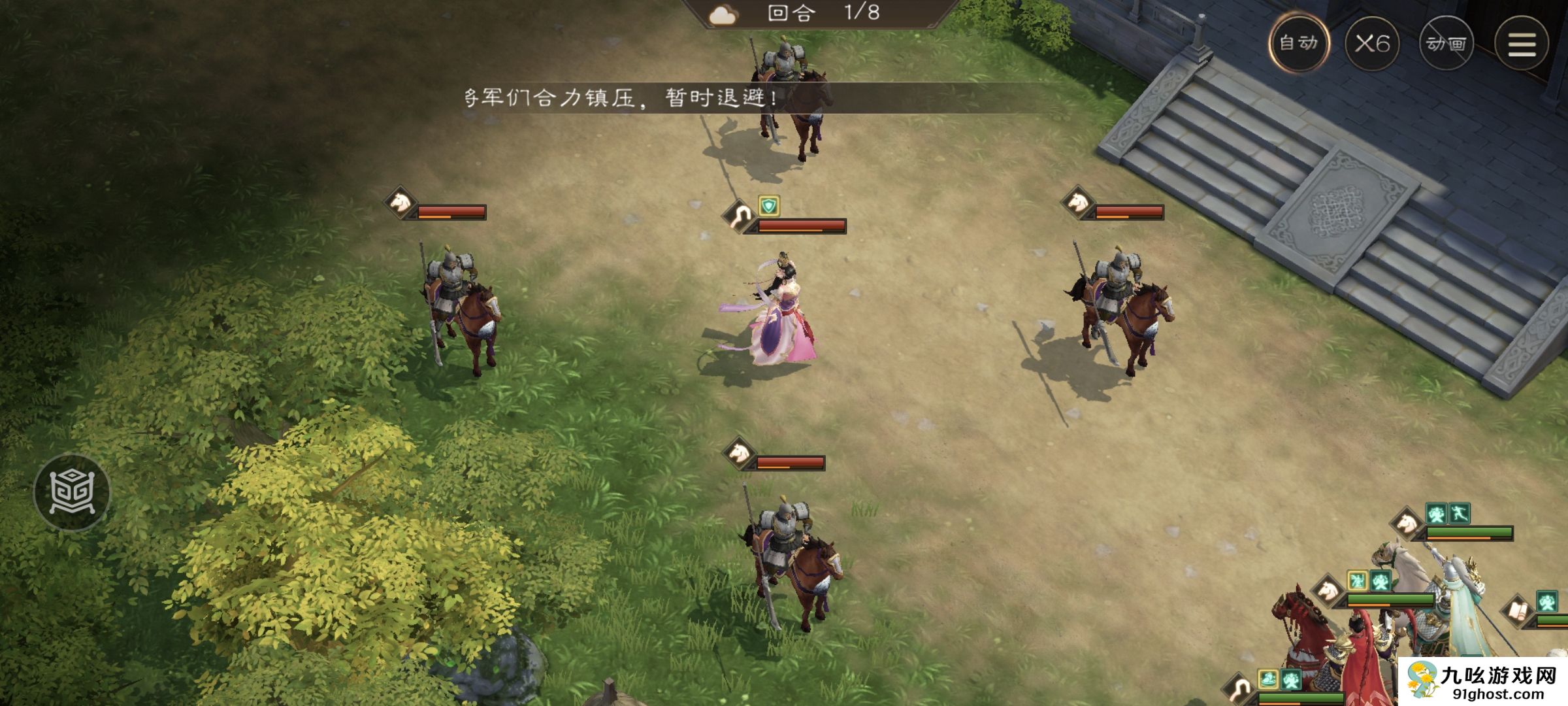Screen dimensions: 1568x706
Task: Select the green shield buff on center character
Action: 769,205
